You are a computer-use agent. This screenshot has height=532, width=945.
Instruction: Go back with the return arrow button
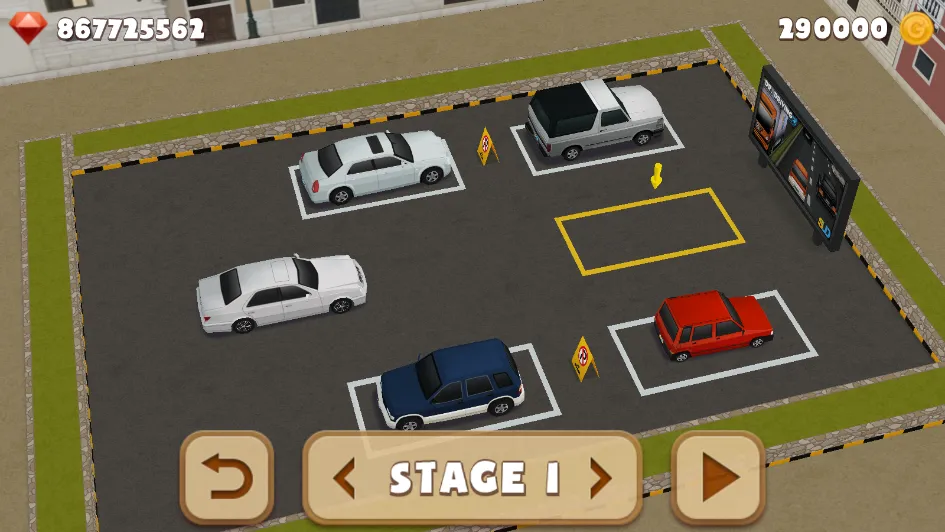(x=227, y=478)
